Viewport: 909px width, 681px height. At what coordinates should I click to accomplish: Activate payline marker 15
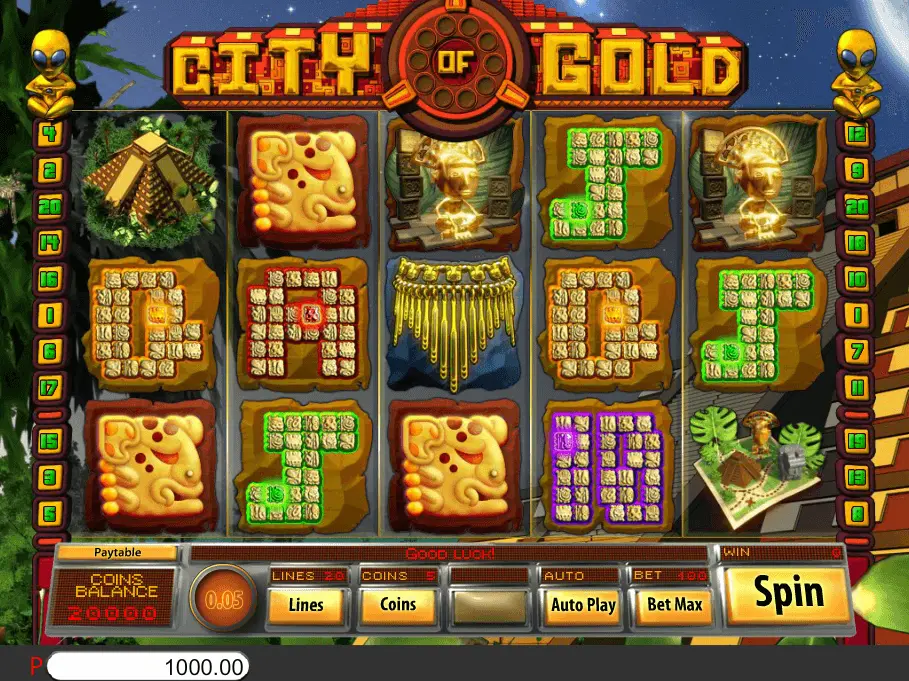click(48, 440)
